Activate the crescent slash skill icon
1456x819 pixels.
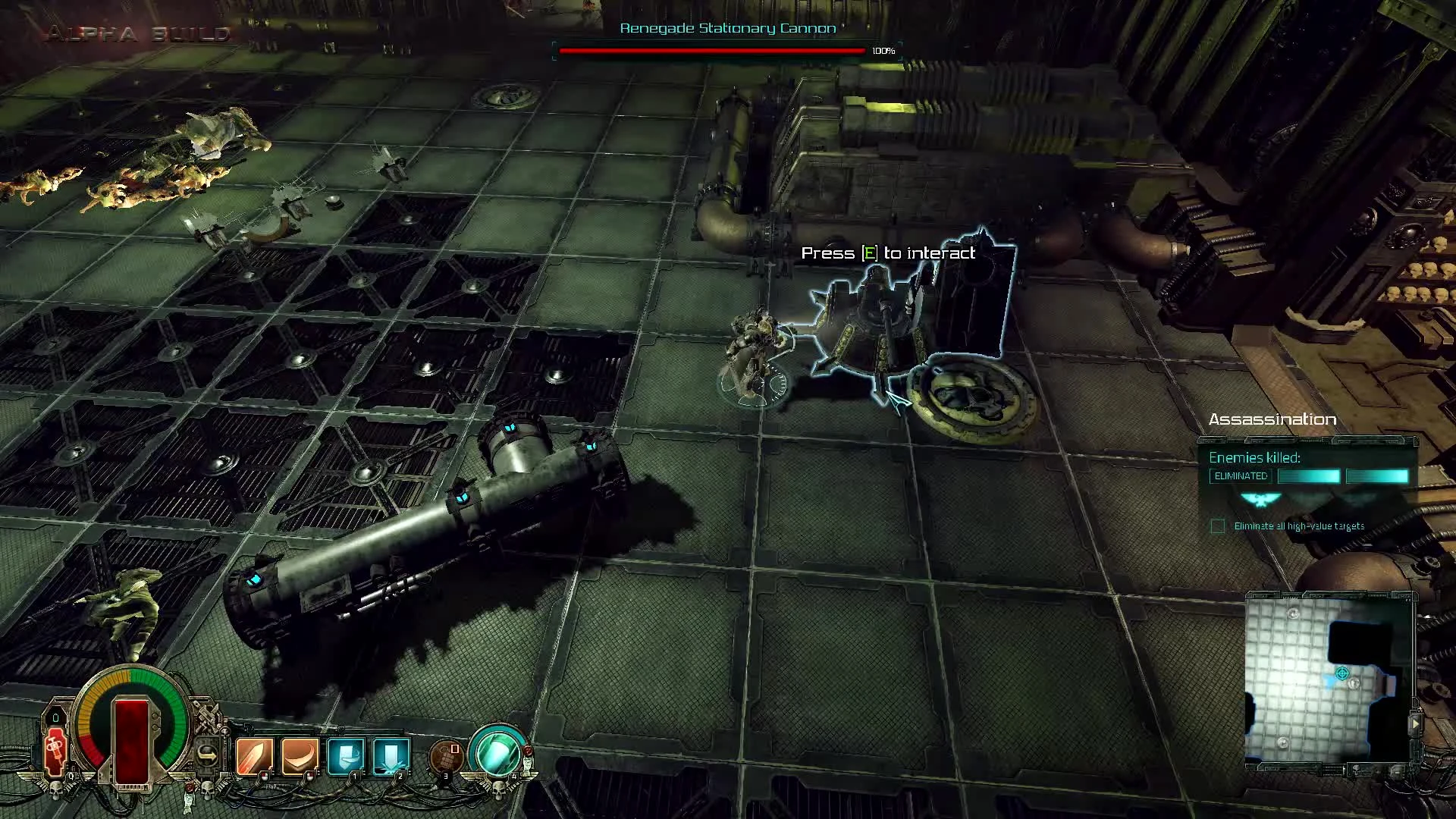click(299, 754)
